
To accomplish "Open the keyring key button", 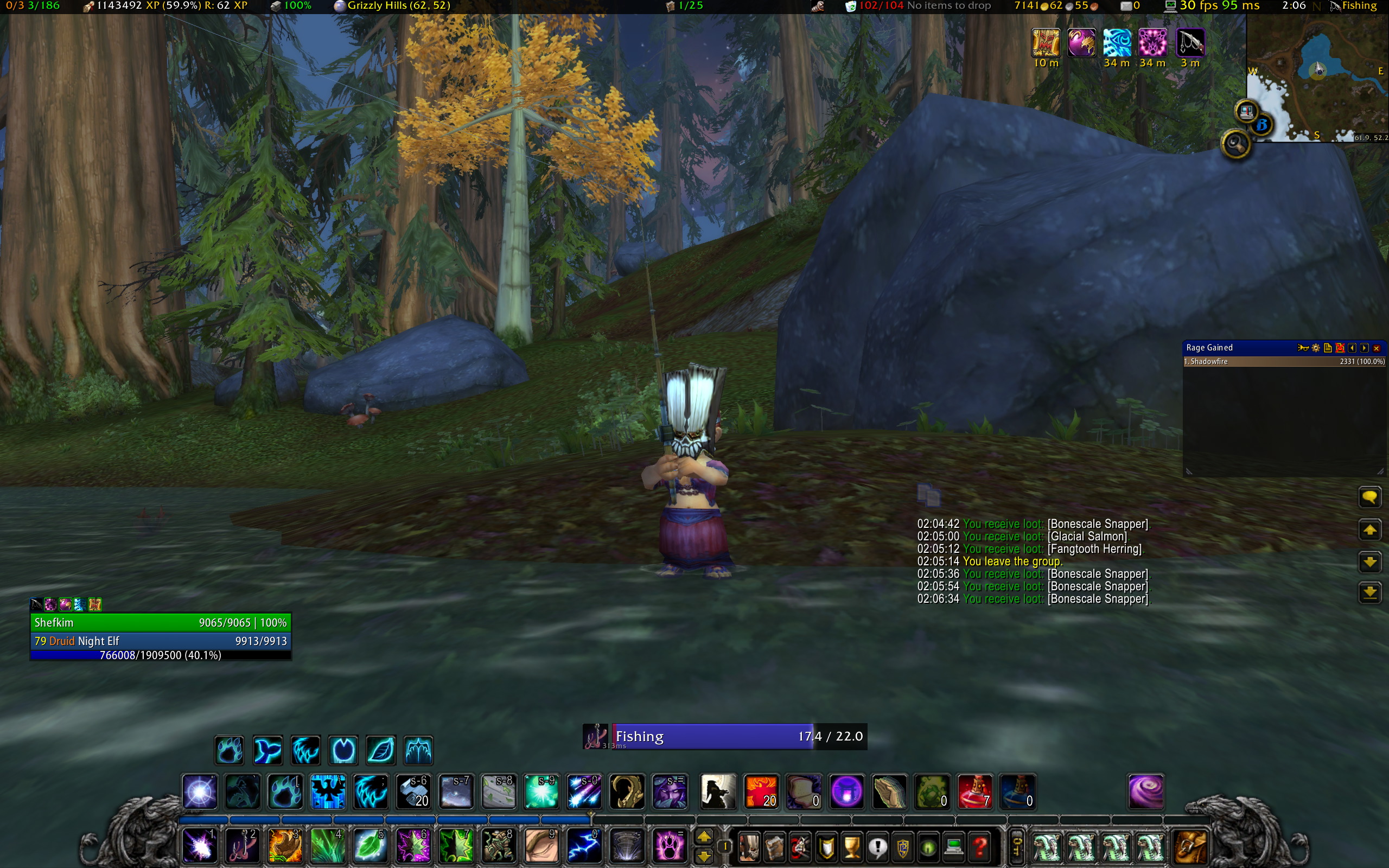I will 1016,846.
